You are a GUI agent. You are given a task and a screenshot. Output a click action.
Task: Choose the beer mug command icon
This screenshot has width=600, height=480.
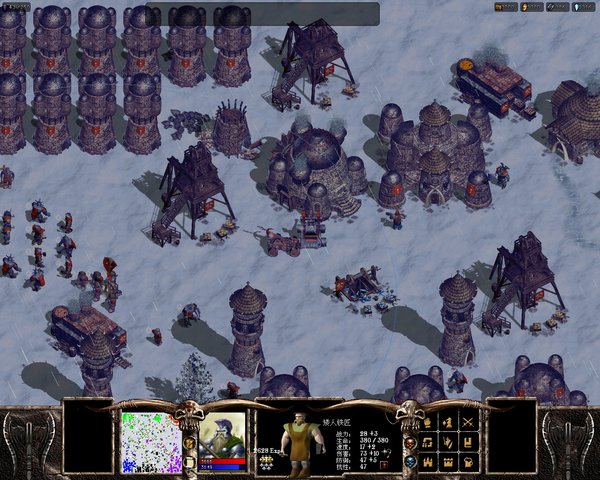tap(469, 462)
